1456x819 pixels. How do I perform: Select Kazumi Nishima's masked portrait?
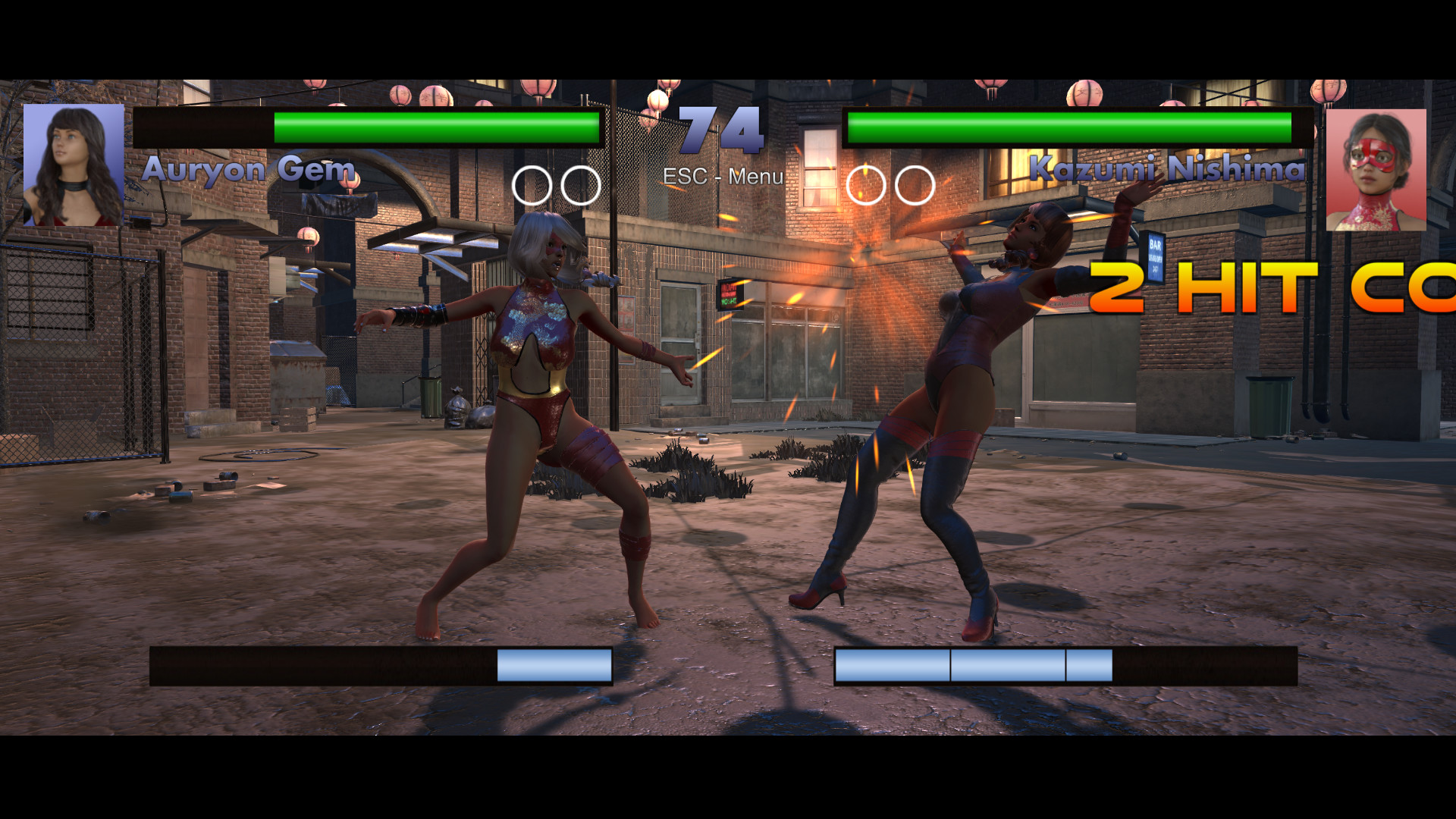1376,170
